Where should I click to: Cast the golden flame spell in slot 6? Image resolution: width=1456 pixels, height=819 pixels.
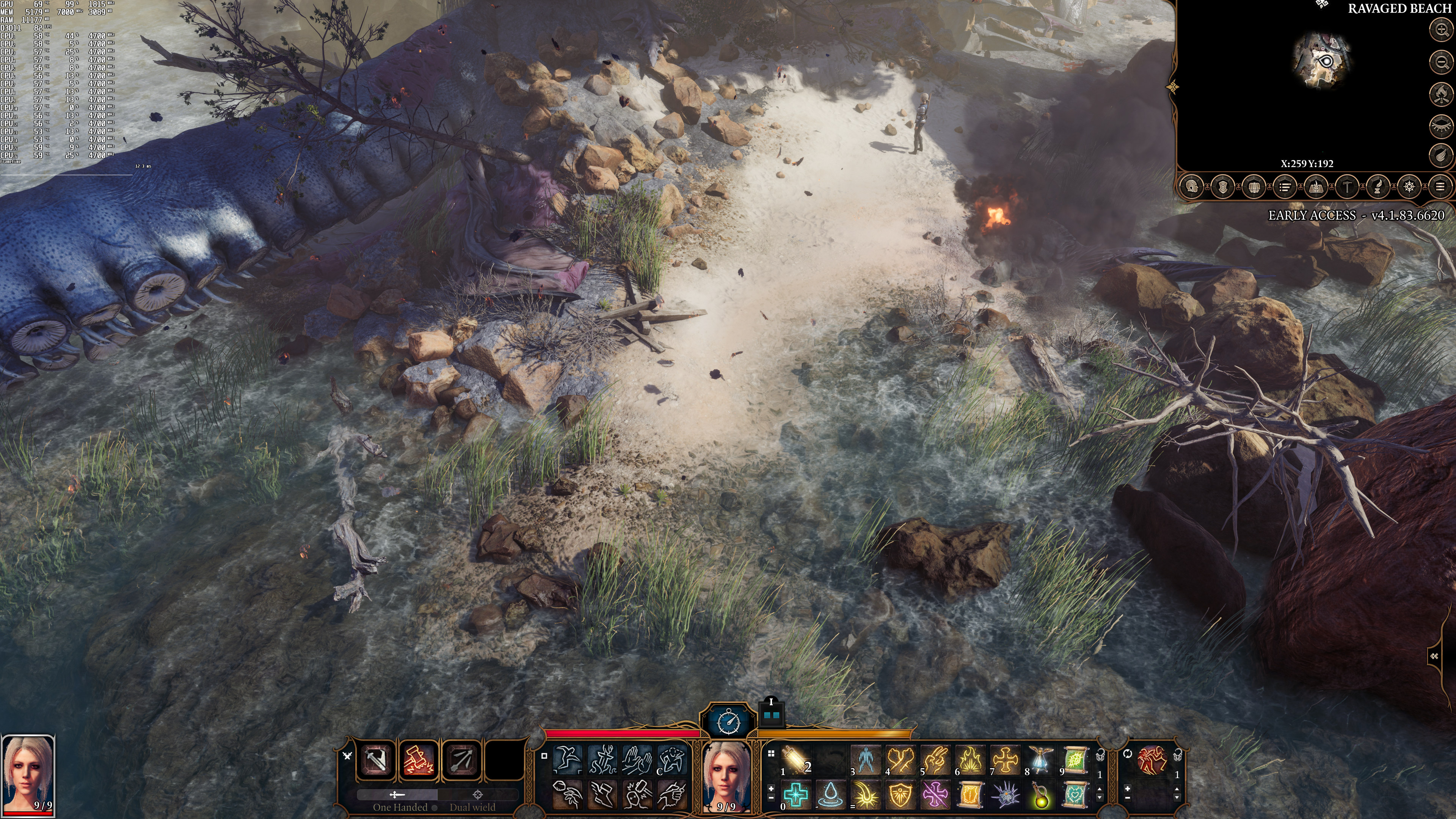pyautogui.click(x=970, y=759)
